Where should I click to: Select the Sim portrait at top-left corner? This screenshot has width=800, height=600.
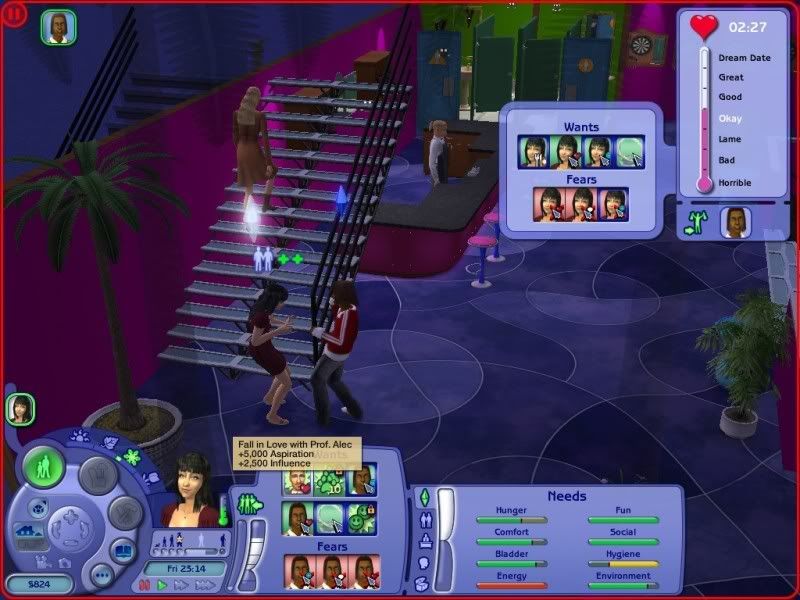coord(56,27)
